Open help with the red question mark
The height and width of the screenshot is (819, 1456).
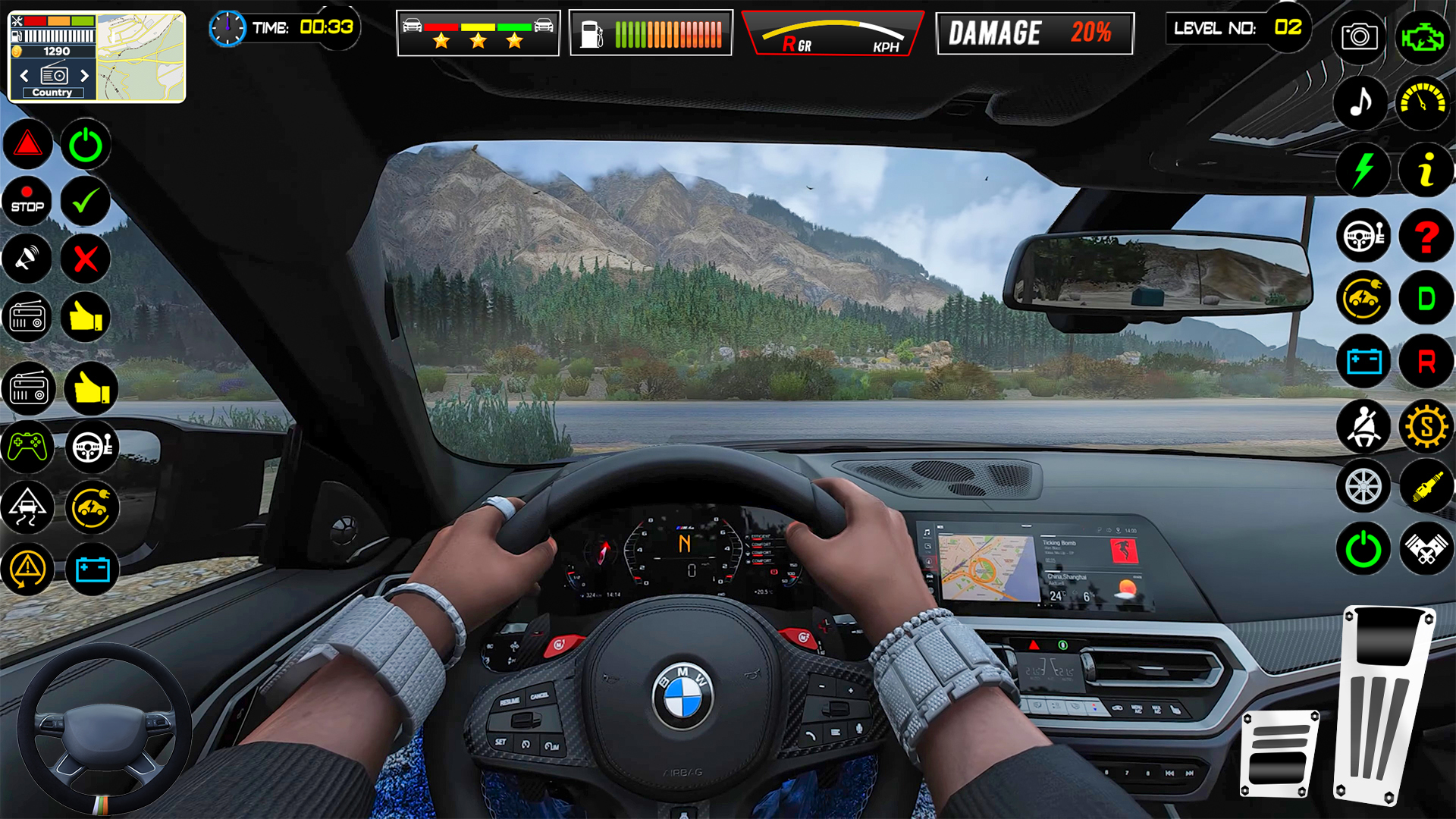[1426, 237]
